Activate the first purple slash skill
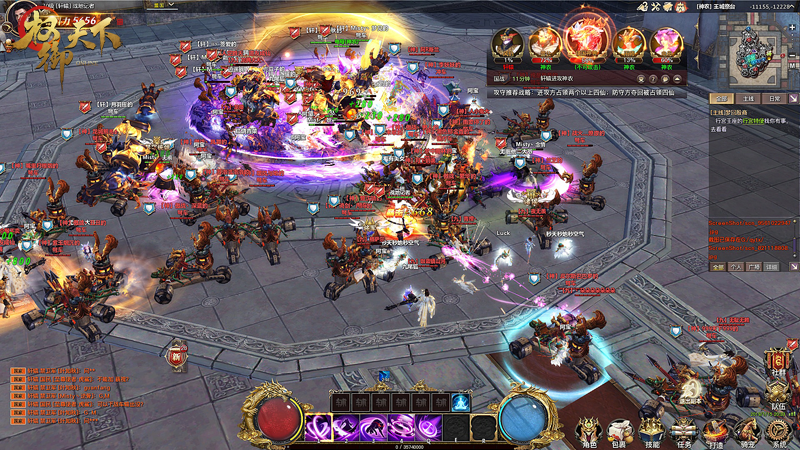The image size is (800, 450). tap(320, 427)
